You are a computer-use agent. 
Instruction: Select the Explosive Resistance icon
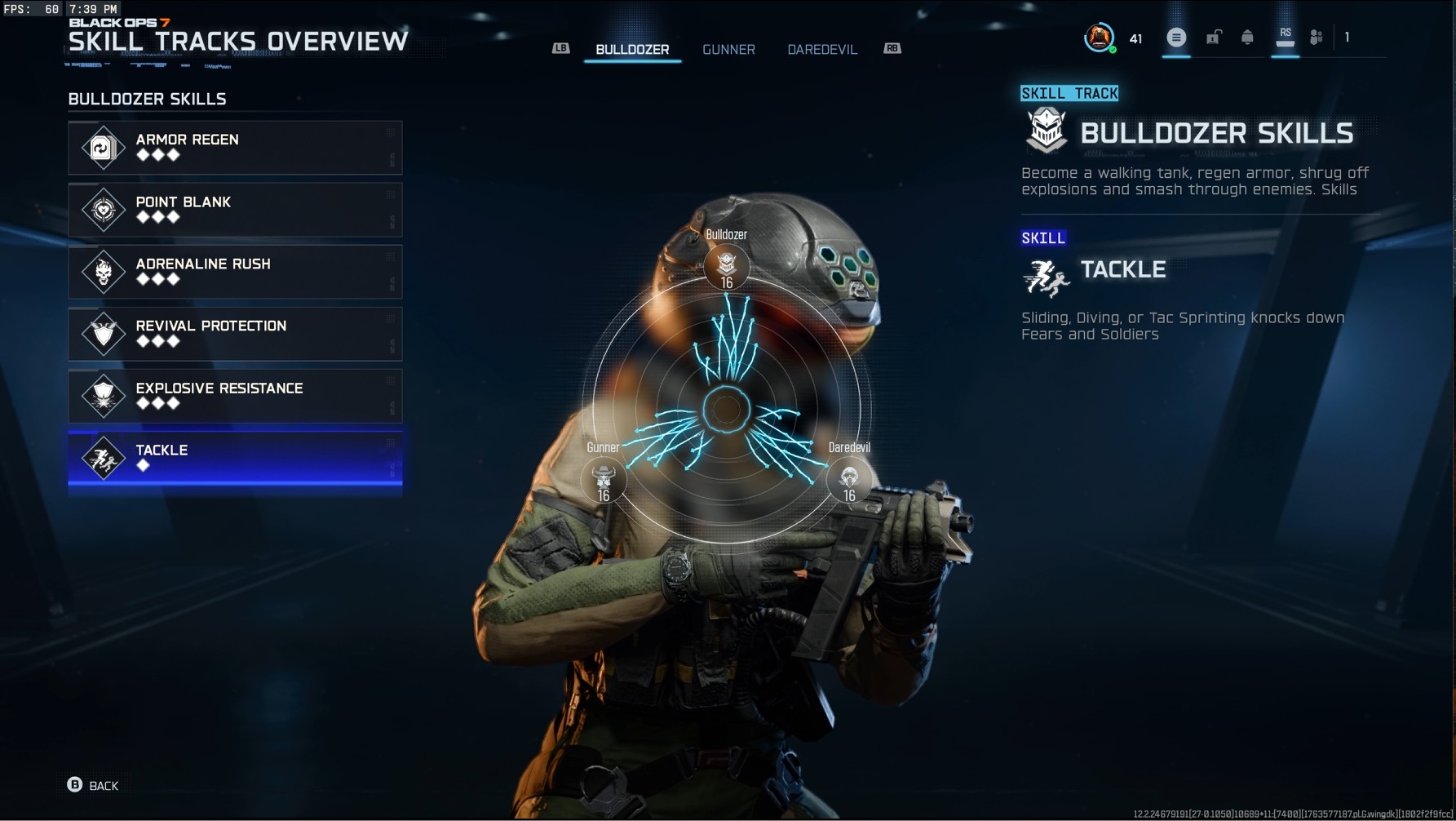103,396
